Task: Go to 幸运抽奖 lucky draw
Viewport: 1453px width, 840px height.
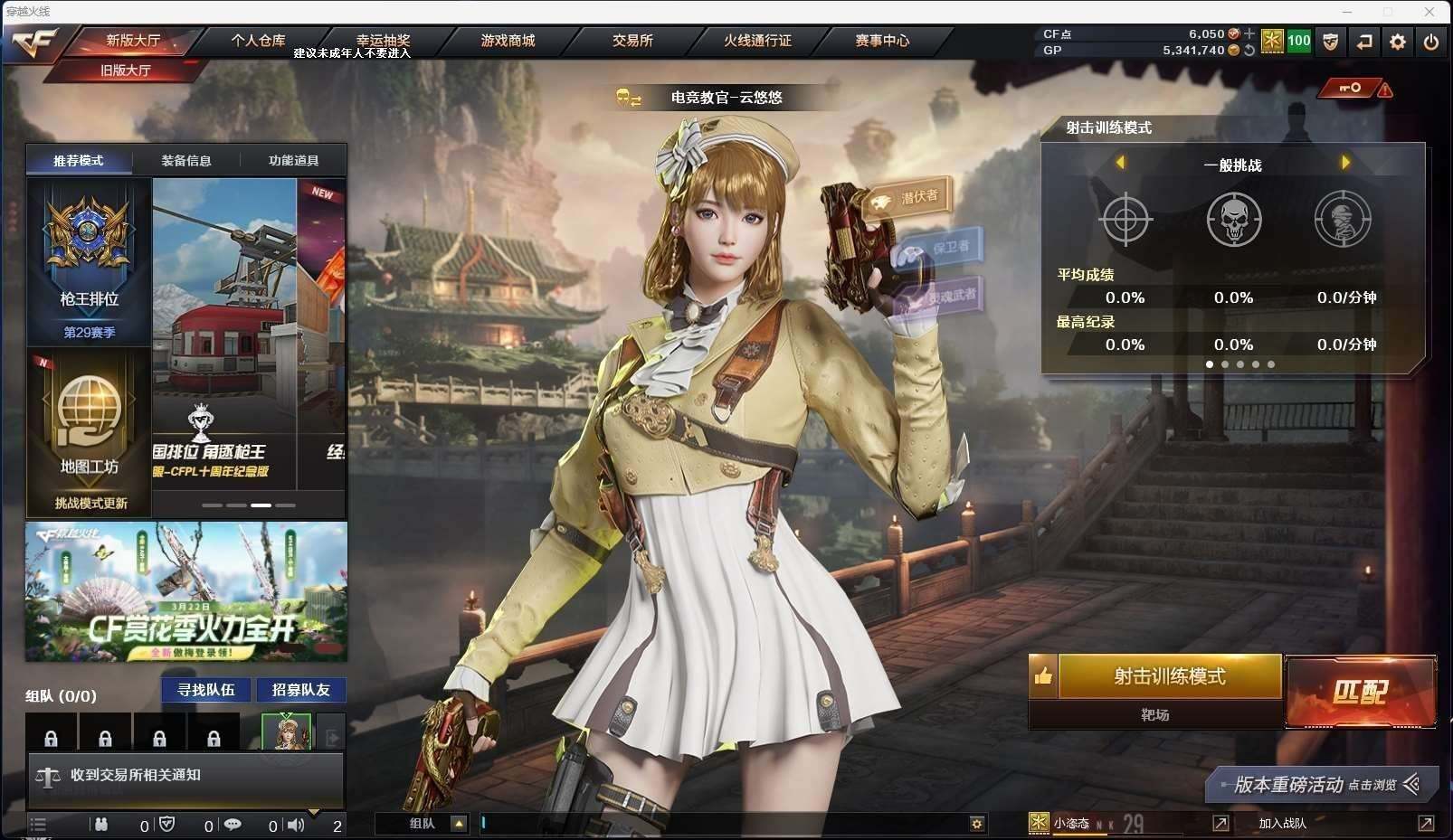Action: click(x=383, y=41)
